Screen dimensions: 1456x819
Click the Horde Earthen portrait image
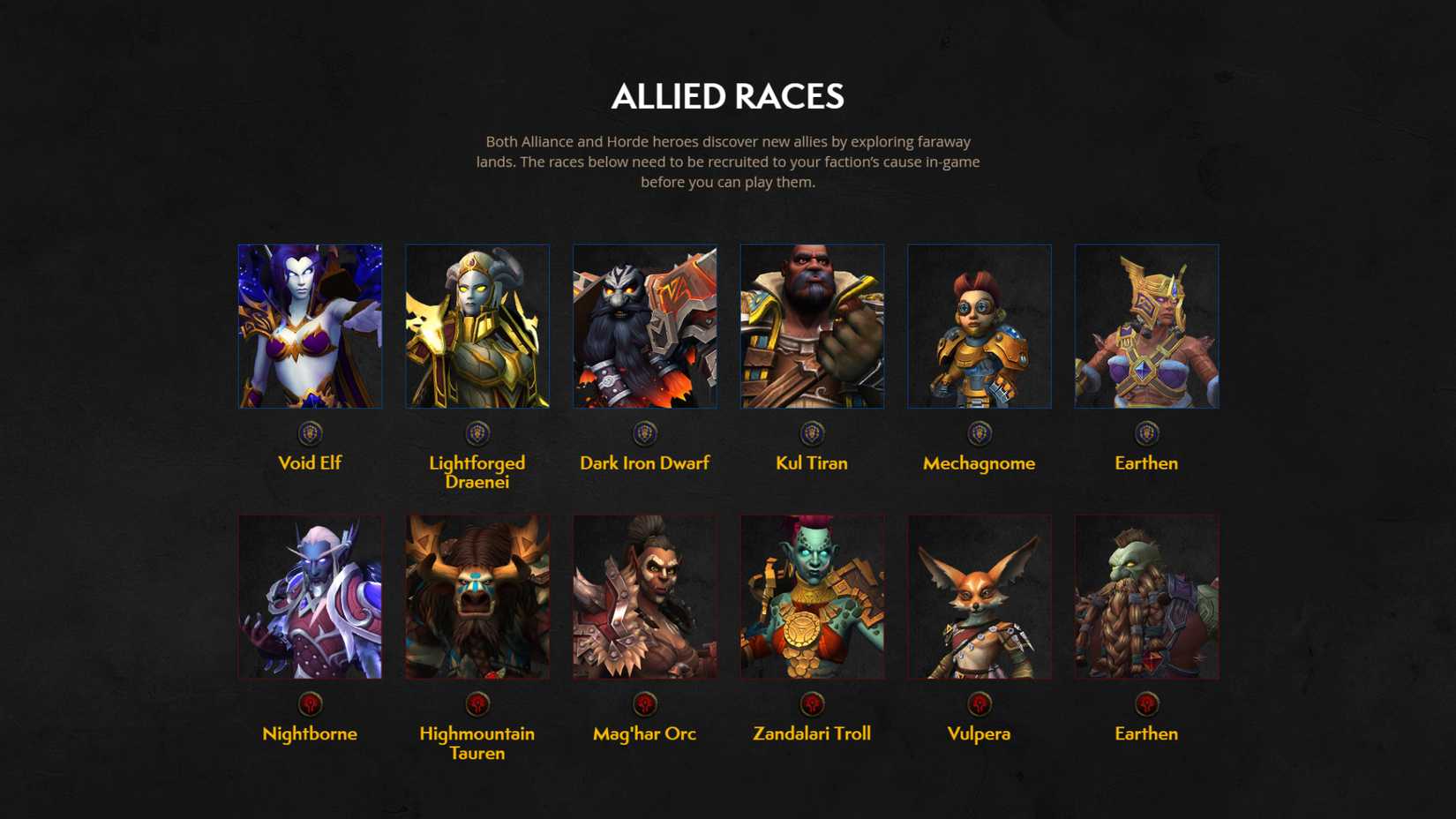pyautogui.click(x=1146, y=596)
